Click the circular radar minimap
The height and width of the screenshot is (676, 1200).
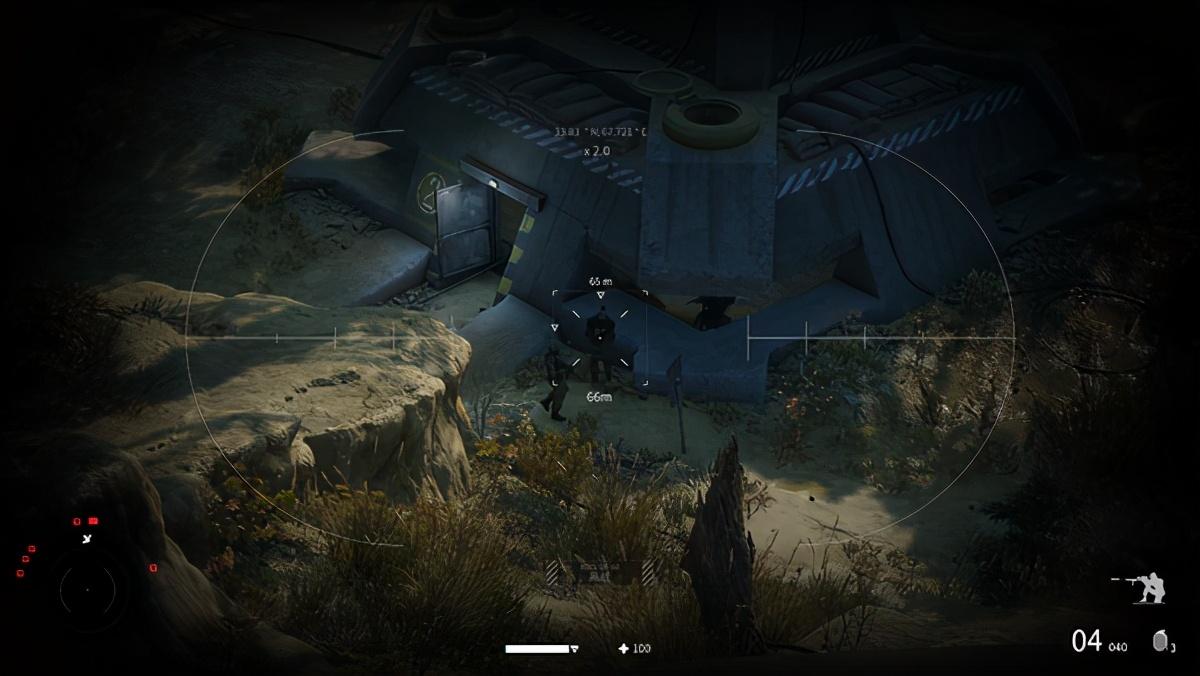pyautogui.click(x=87, y=590)
